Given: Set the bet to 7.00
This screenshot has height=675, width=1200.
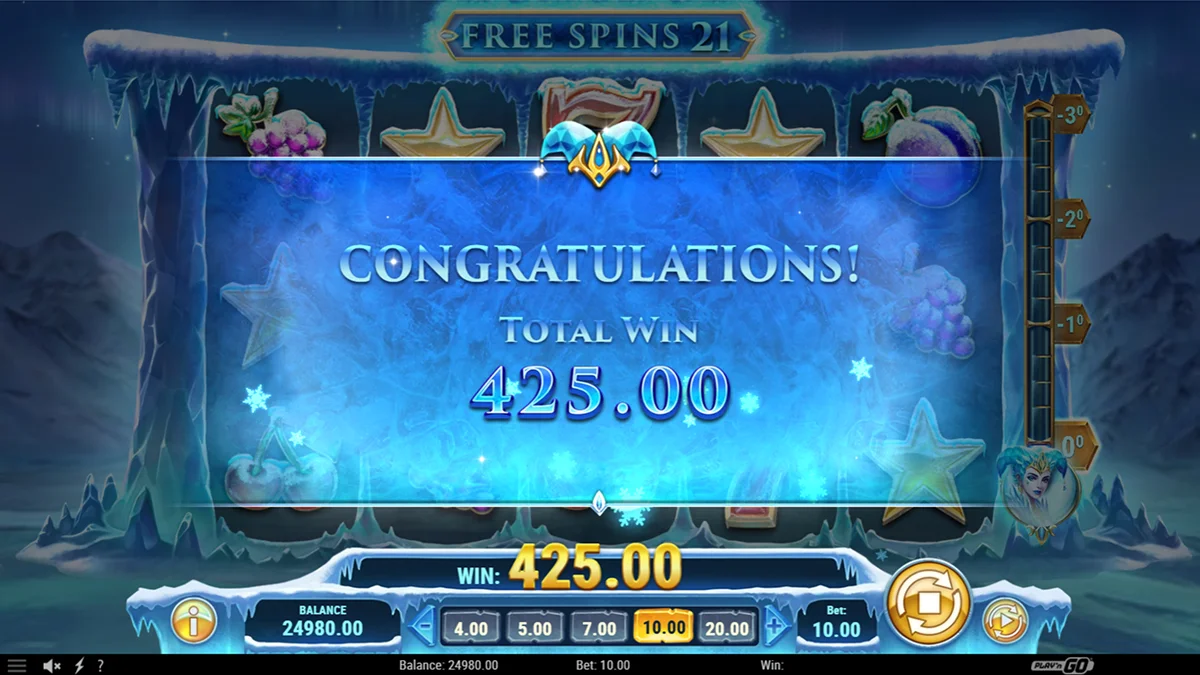Looking at the screenshot, I should tap(599, 628).
